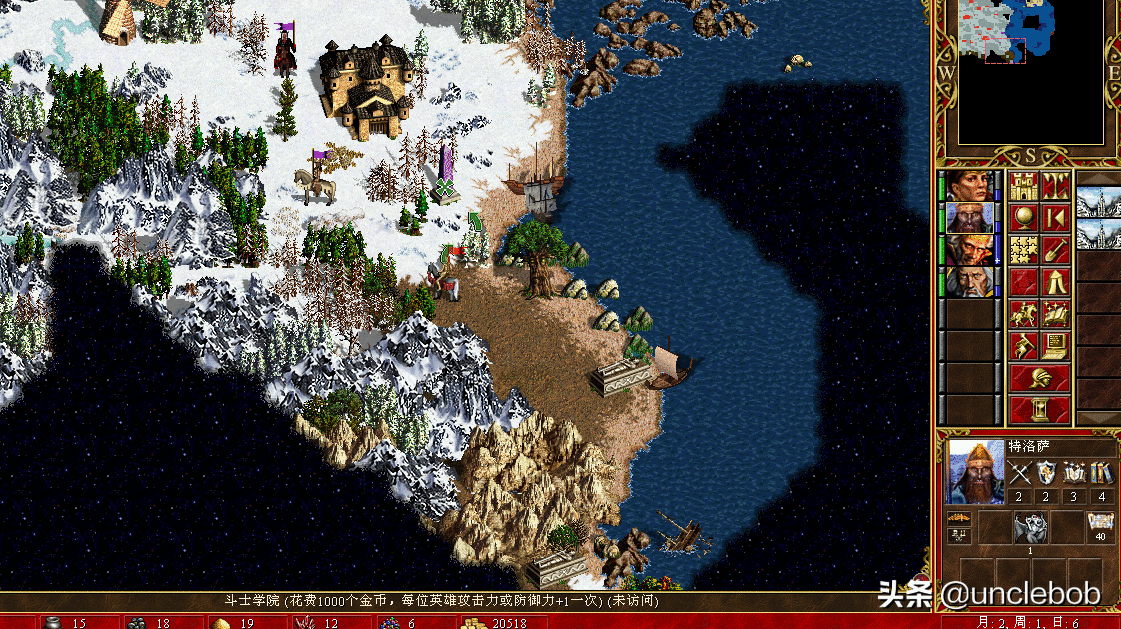The image size is (1121, 629).
Task: Select the gold-crowned scowling hero portrait
Action: point(969,250)
